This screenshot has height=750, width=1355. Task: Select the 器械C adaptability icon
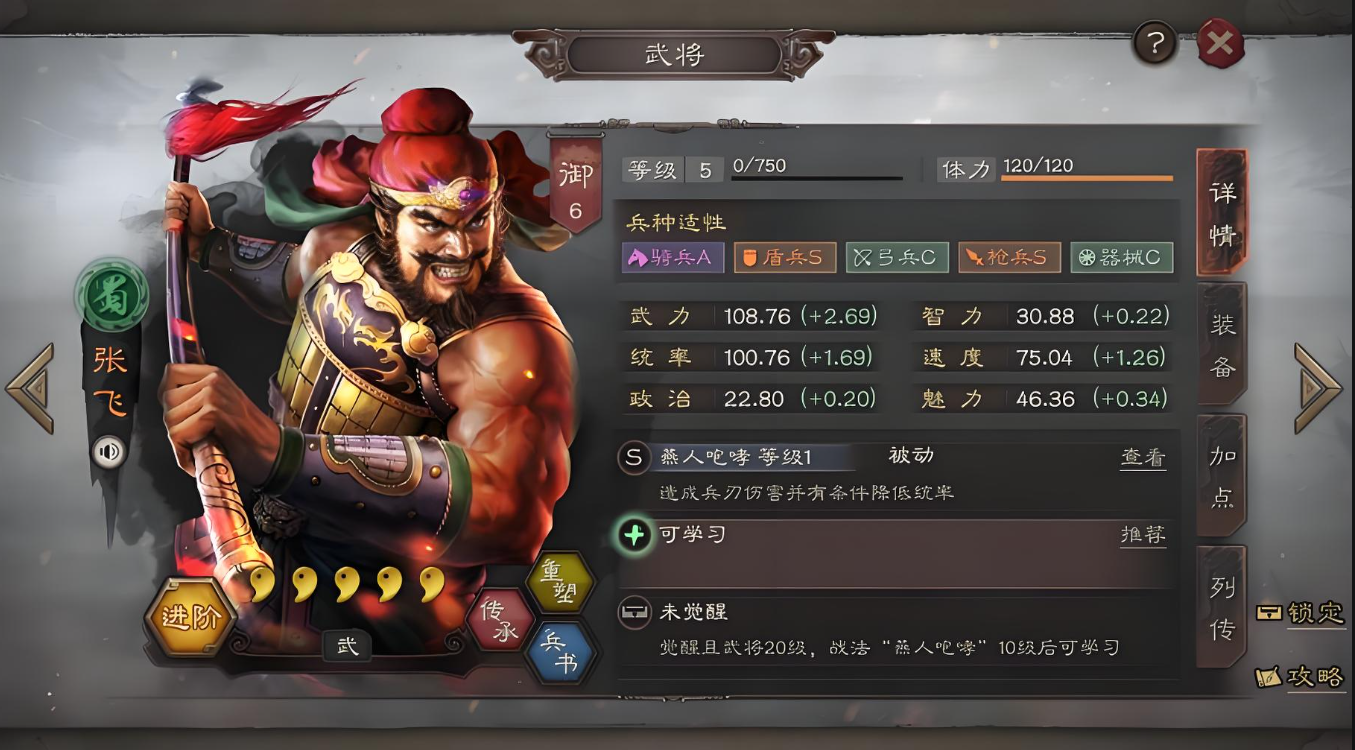pos(1121,257)
